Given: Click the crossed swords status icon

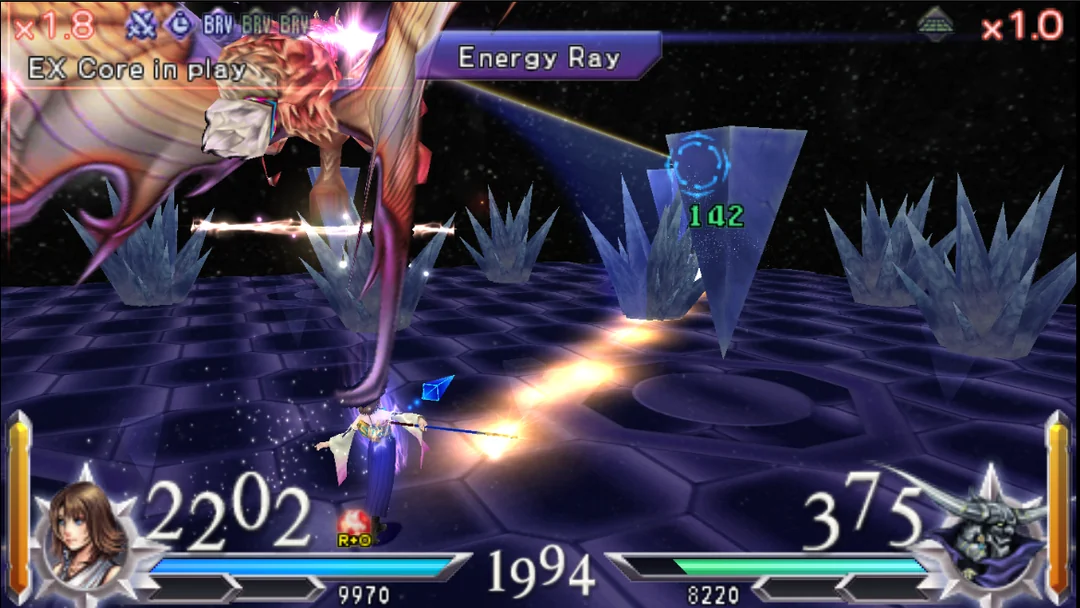Looking at the screenshot, I should (x=143, y=24).
